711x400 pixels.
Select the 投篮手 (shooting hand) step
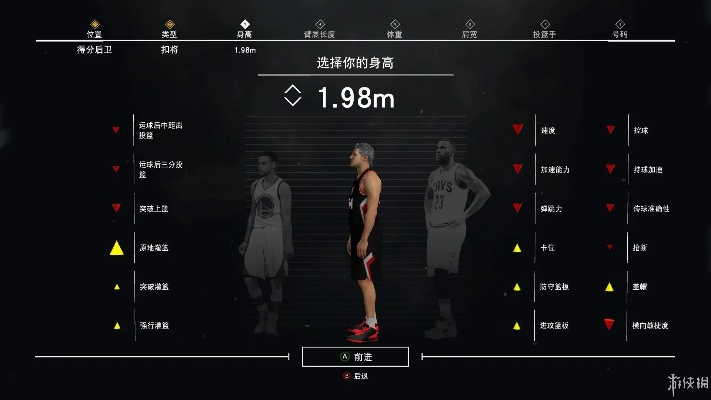point(545,28)
